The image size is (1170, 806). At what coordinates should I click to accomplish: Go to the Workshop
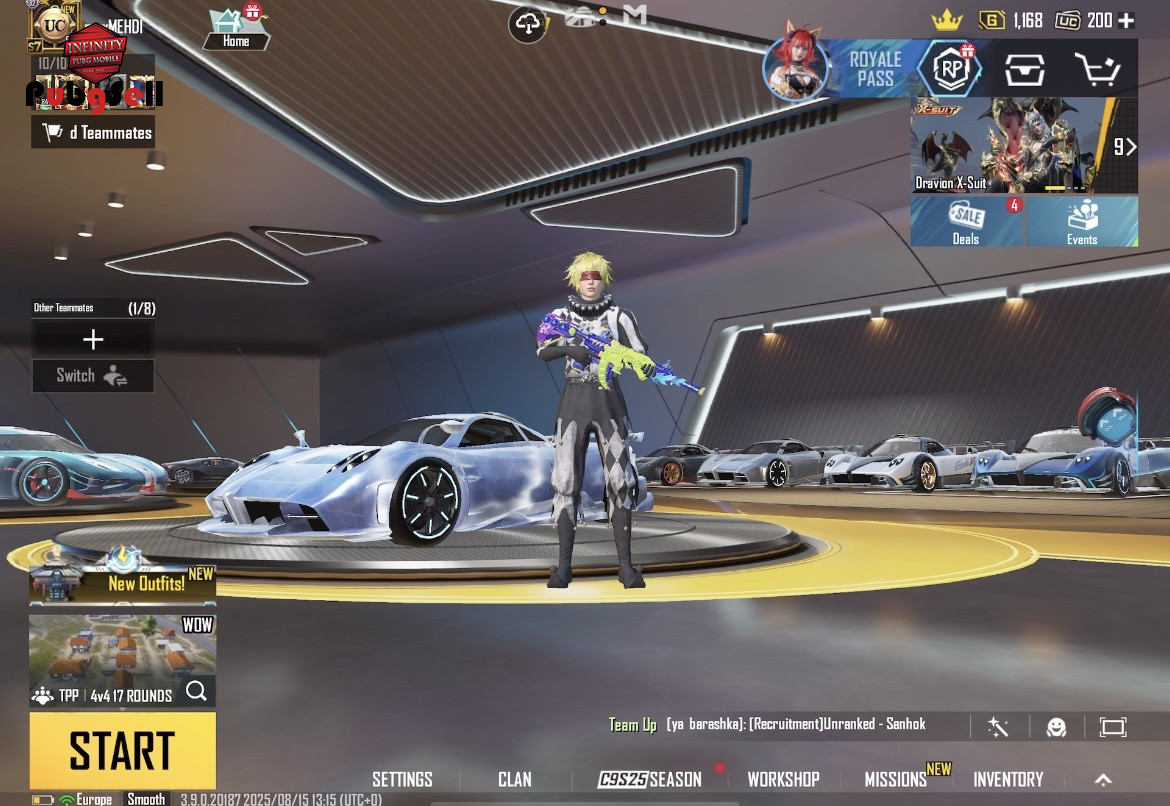point(783,780)
